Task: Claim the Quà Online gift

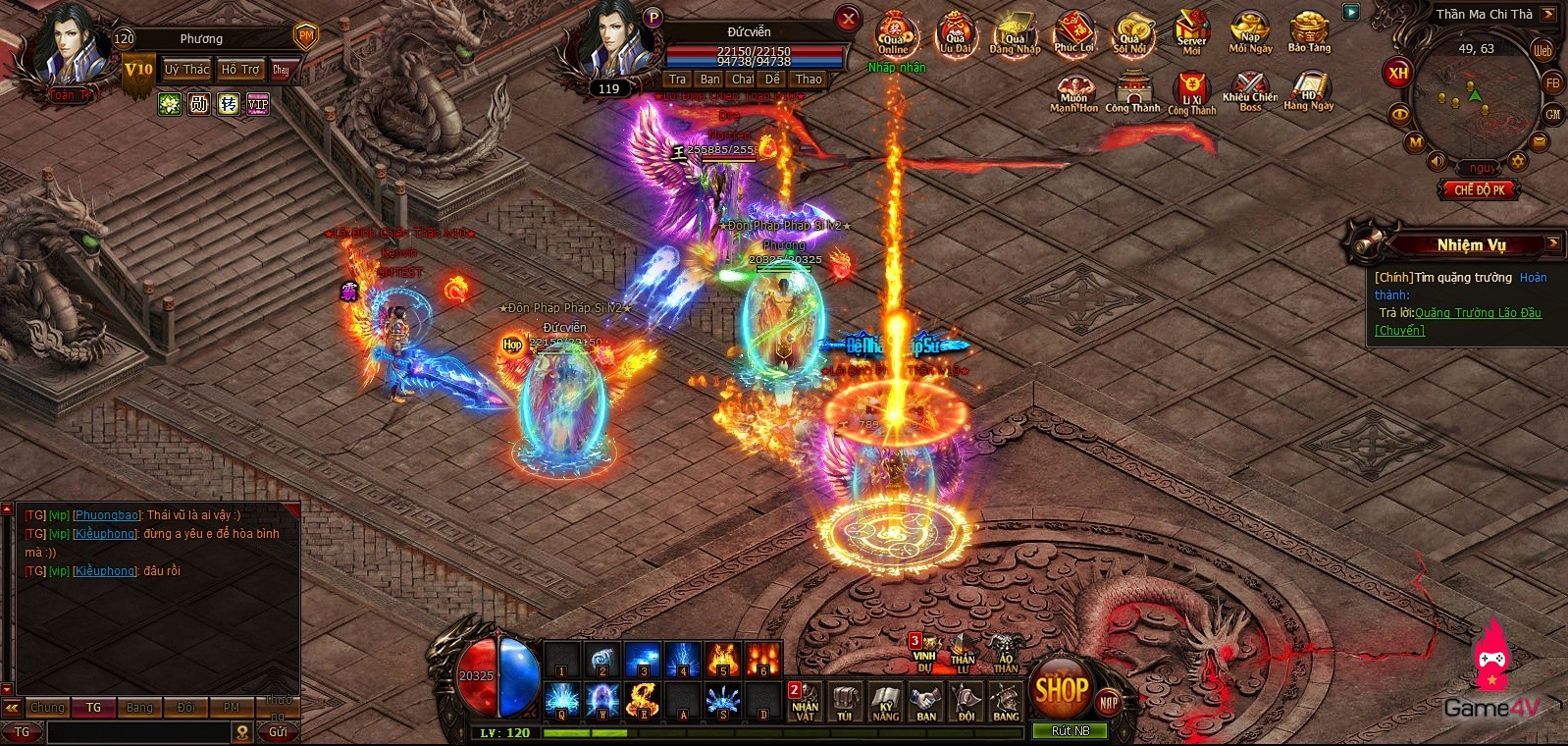Action: [x=893, y=34]
